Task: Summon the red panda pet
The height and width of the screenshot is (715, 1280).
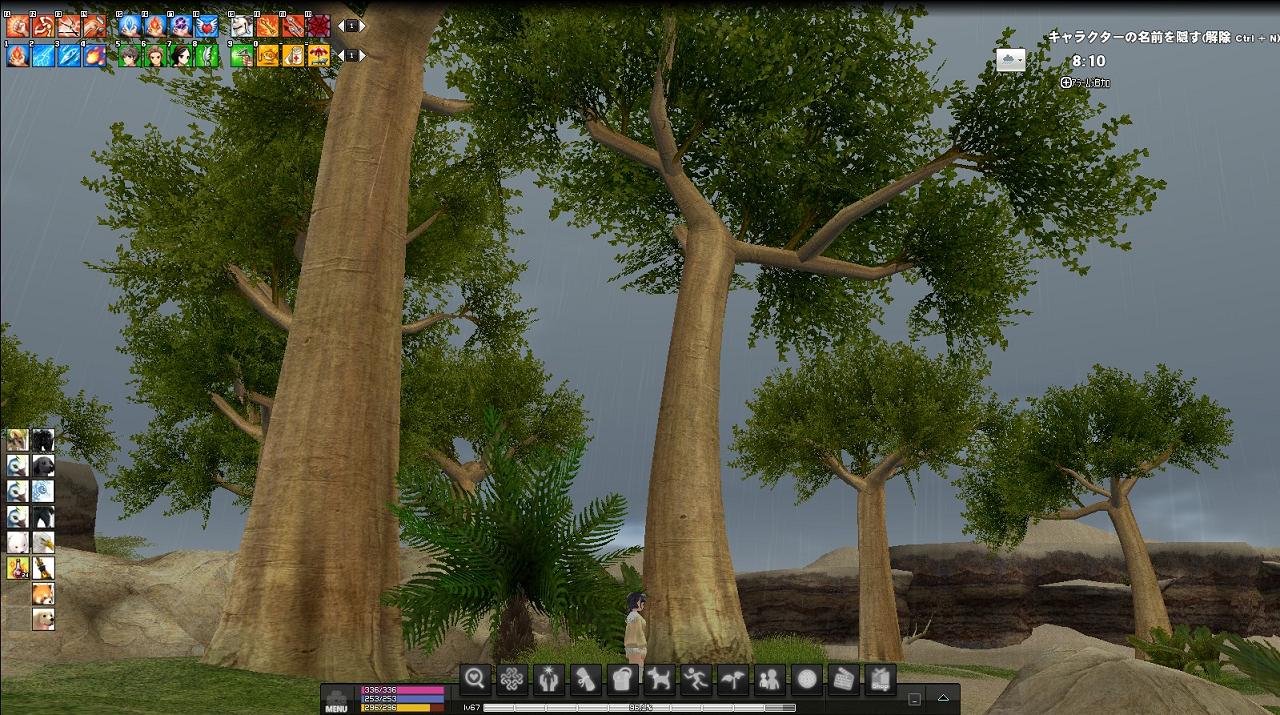Action: [43, 594]
